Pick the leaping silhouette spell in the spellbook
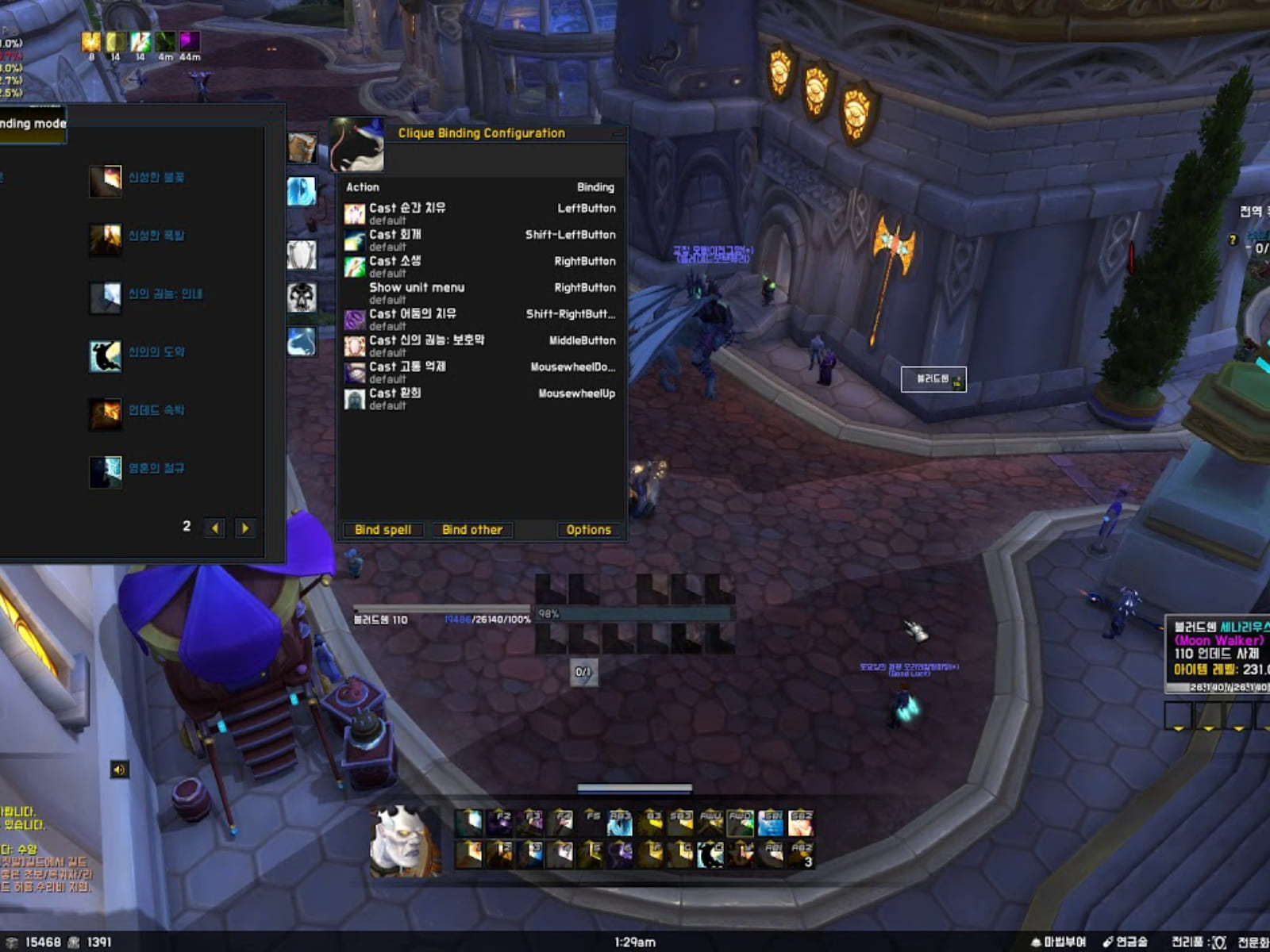Viewport: 1270px width, 952px height. 106,356
